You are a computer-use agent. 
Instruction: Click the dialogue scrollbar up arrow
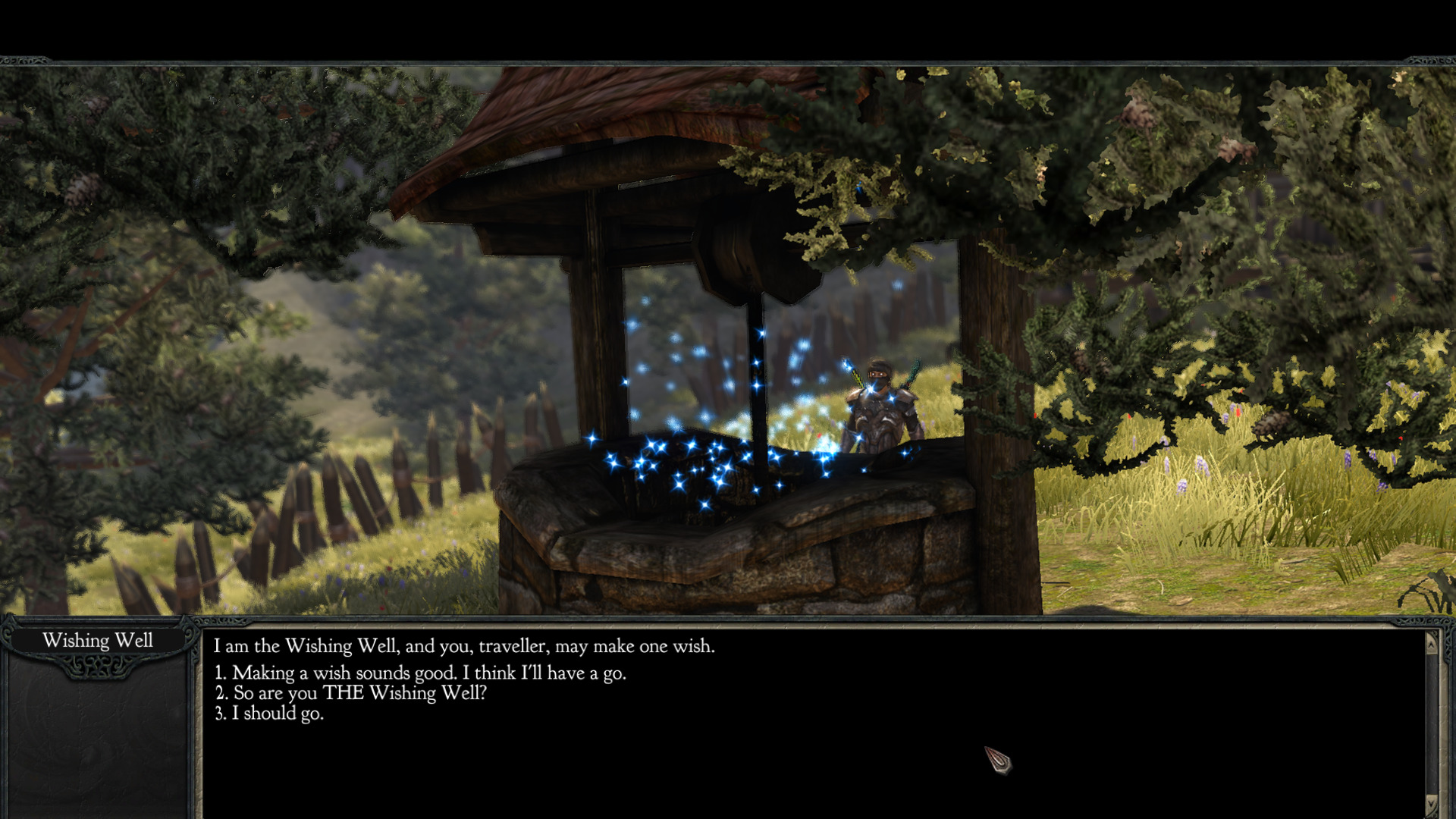coord(1431,644)
